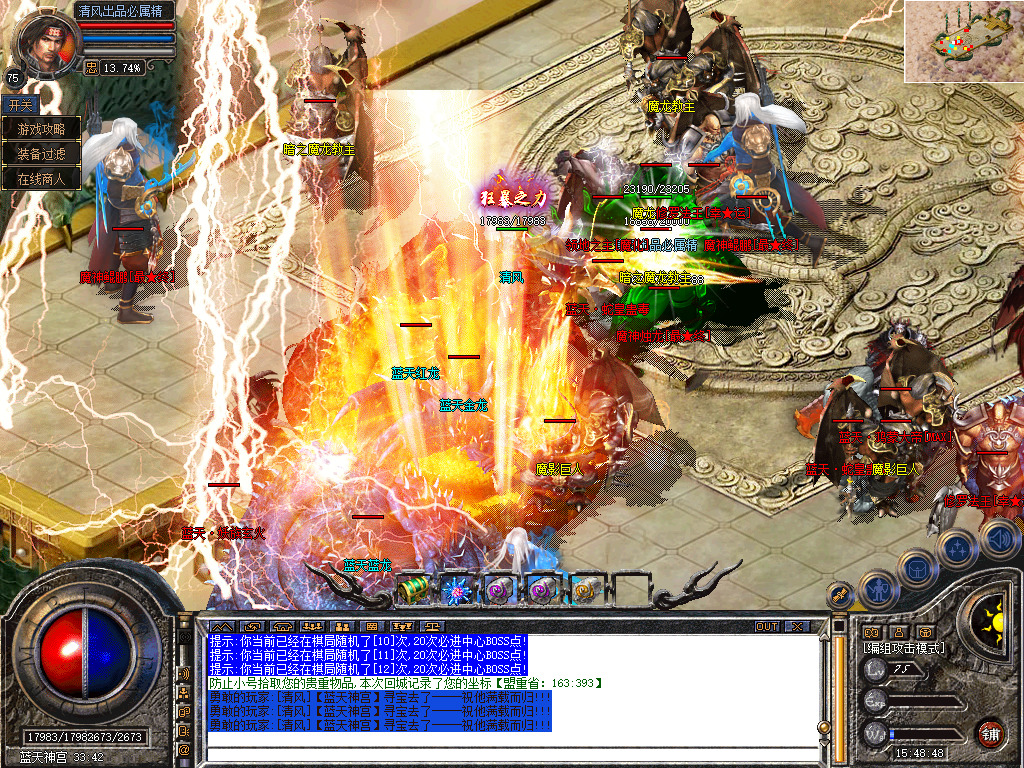Open the 在线商人 online merchant
1024x768 pixels.
41,179
